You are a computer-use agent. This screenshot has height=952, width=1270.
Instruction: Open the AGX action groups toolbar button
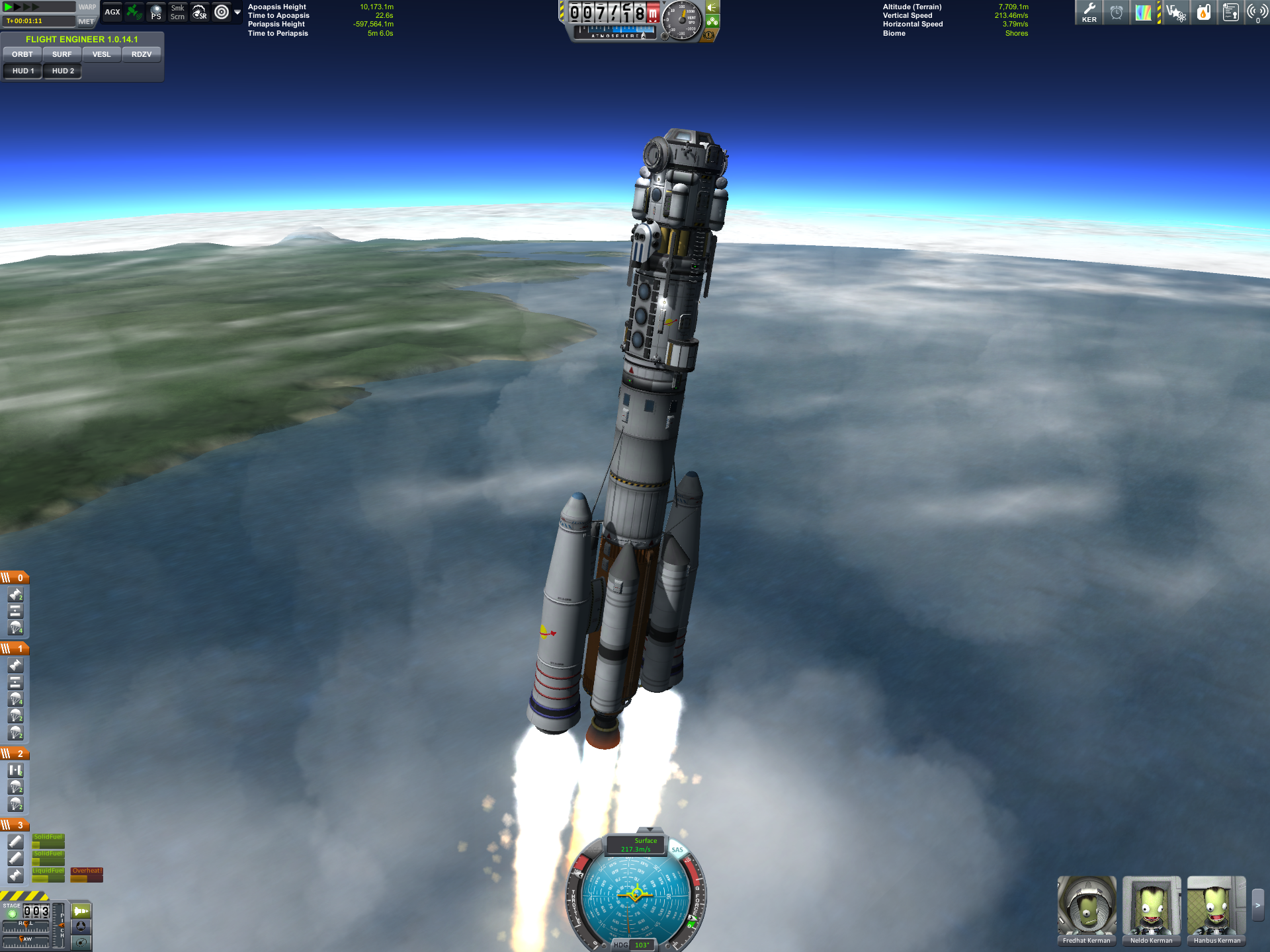pos(112,12)
